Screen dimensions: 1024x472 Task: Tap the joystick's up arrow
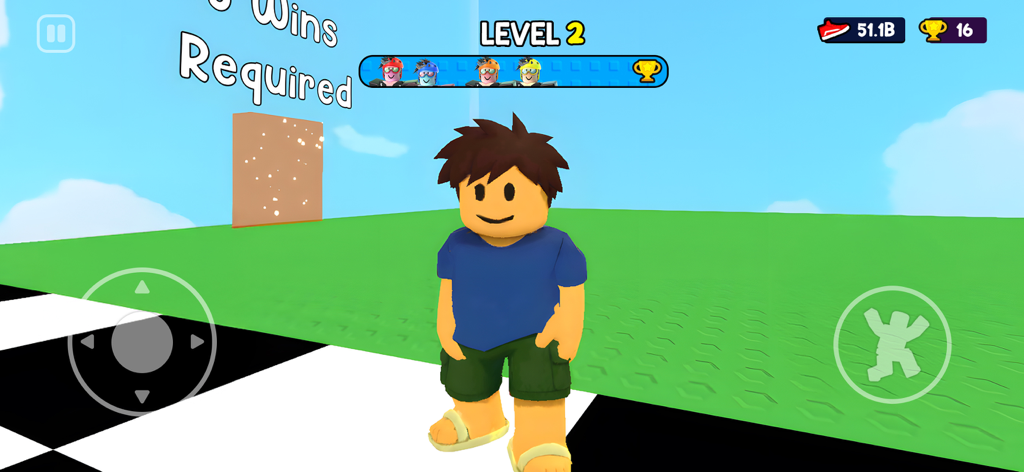[142, 287]
